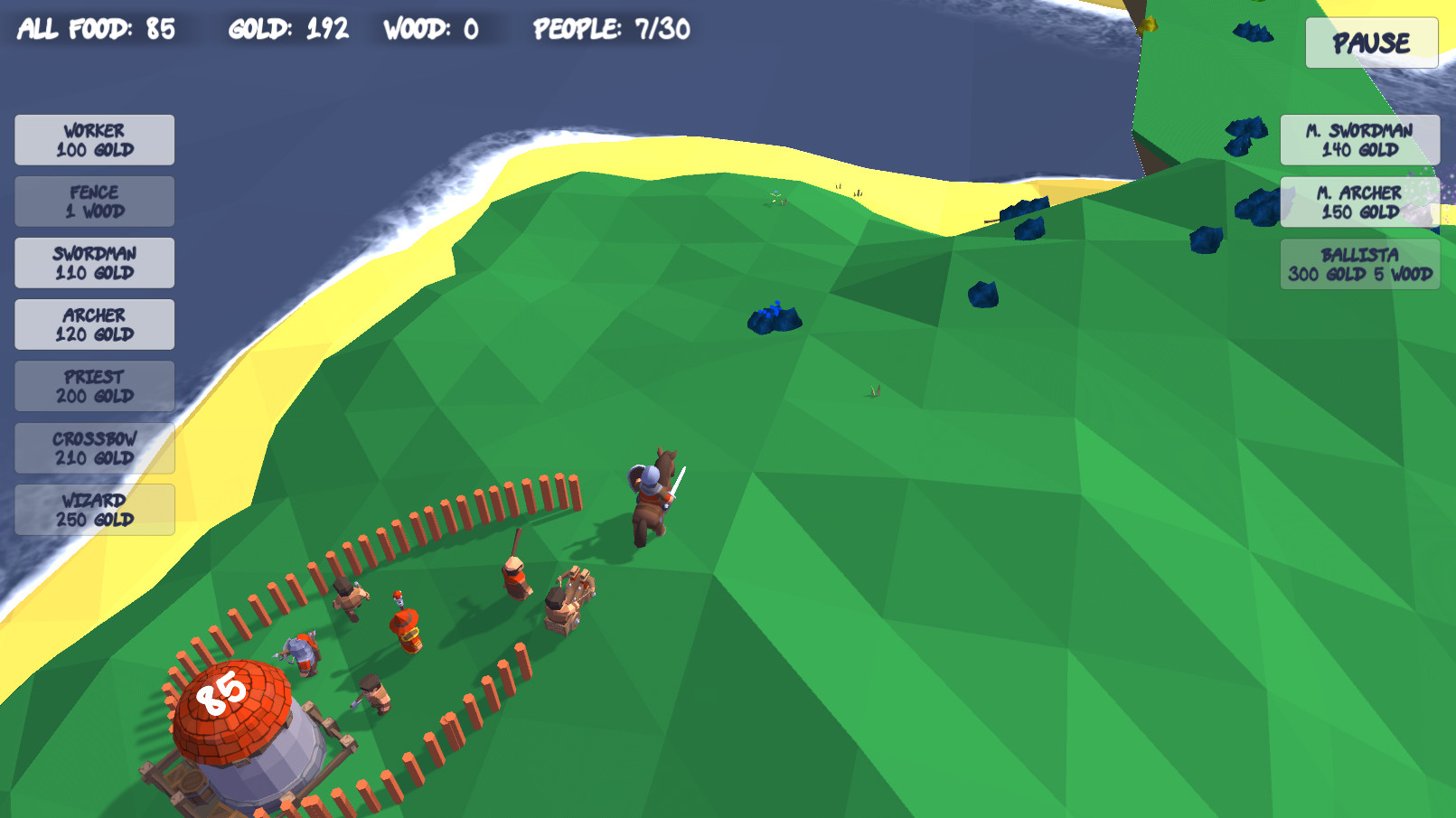Recruit a Worker for 100 gold
Screen dimensions: 1456x818
pos(93,139)
